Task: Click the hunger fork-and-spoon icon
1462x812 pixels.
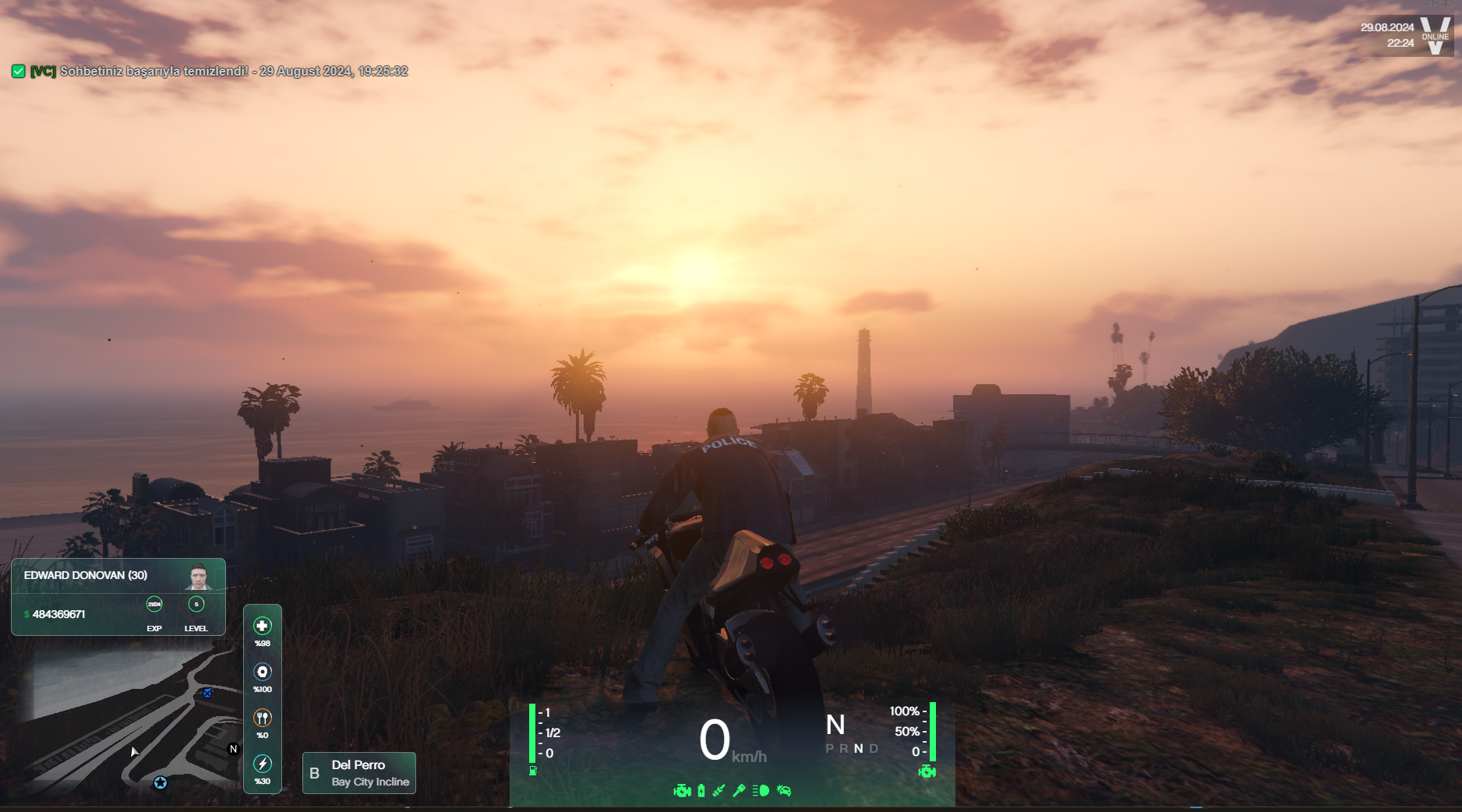Action: pyautogui.click(x=263, y=718)
